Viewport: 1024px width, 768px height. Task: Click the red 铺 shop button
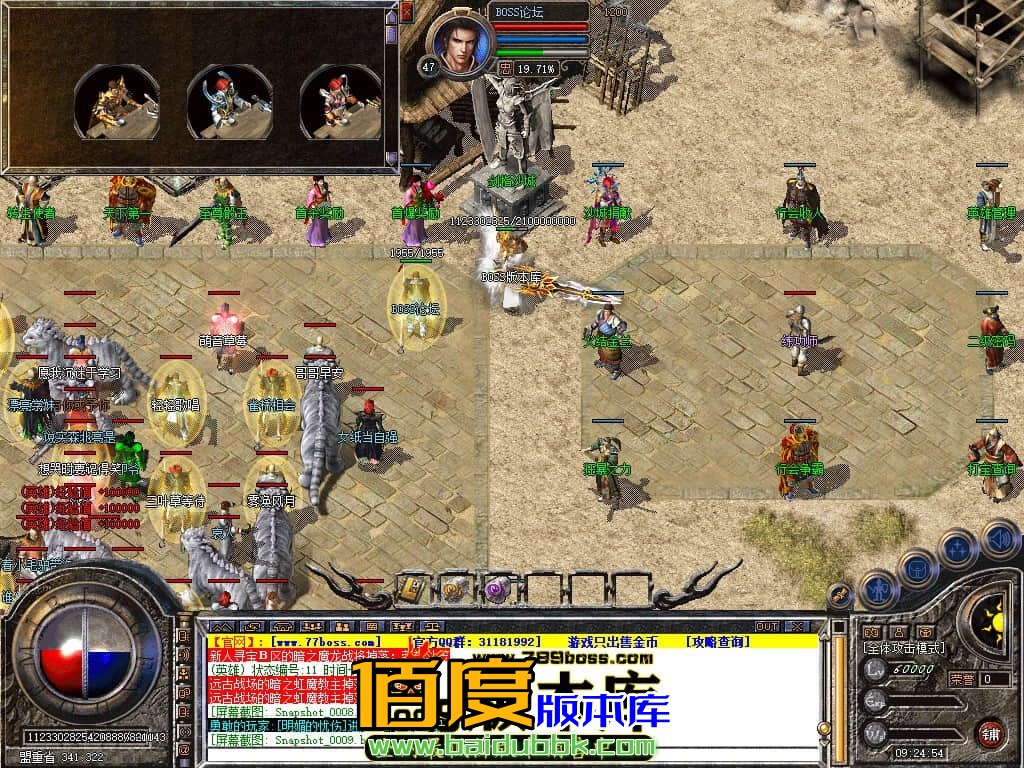click(x=990, y=733)
